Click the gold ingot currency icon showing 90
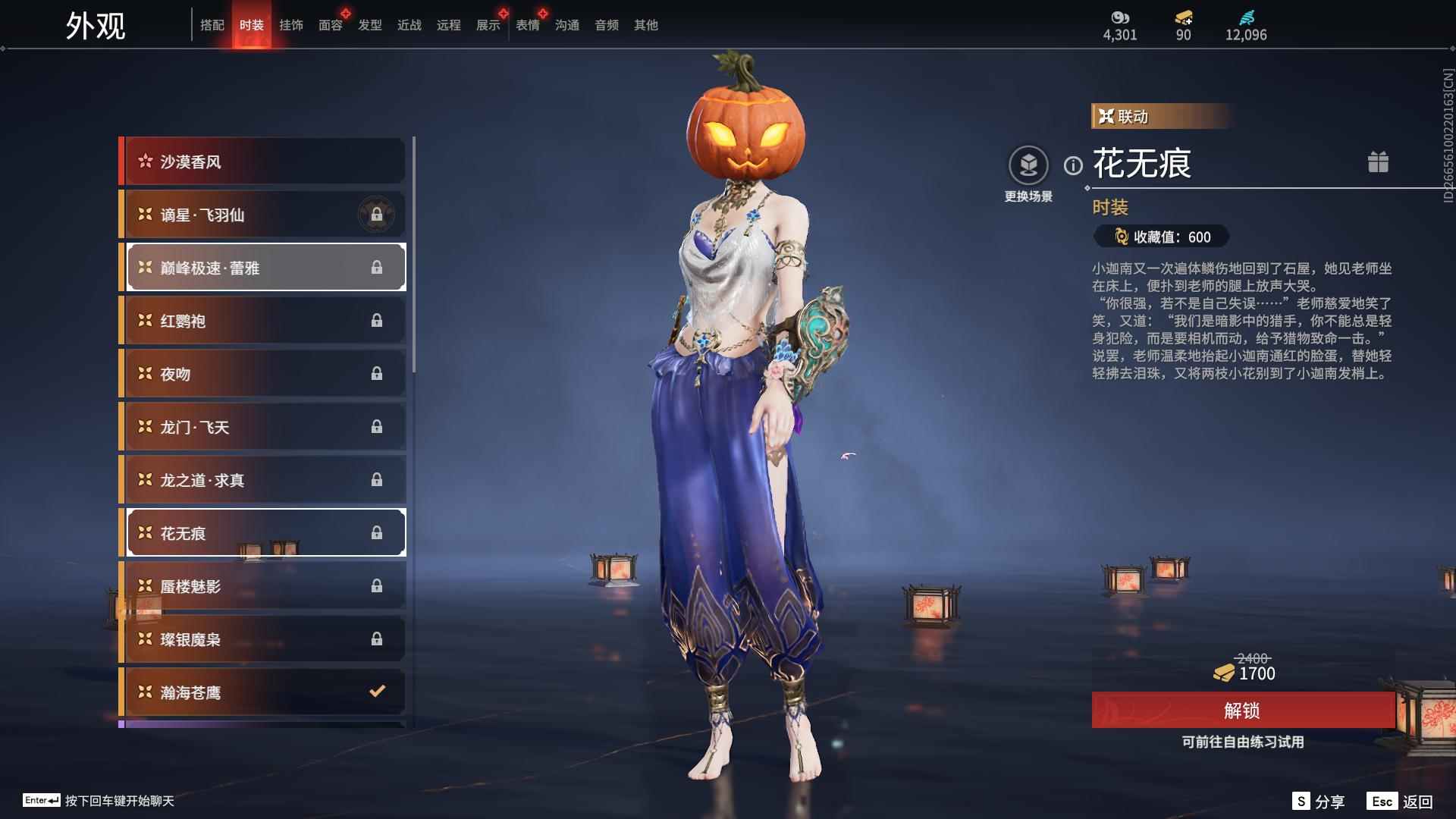Screen dimensions: 1456x819 [1183, 17]
